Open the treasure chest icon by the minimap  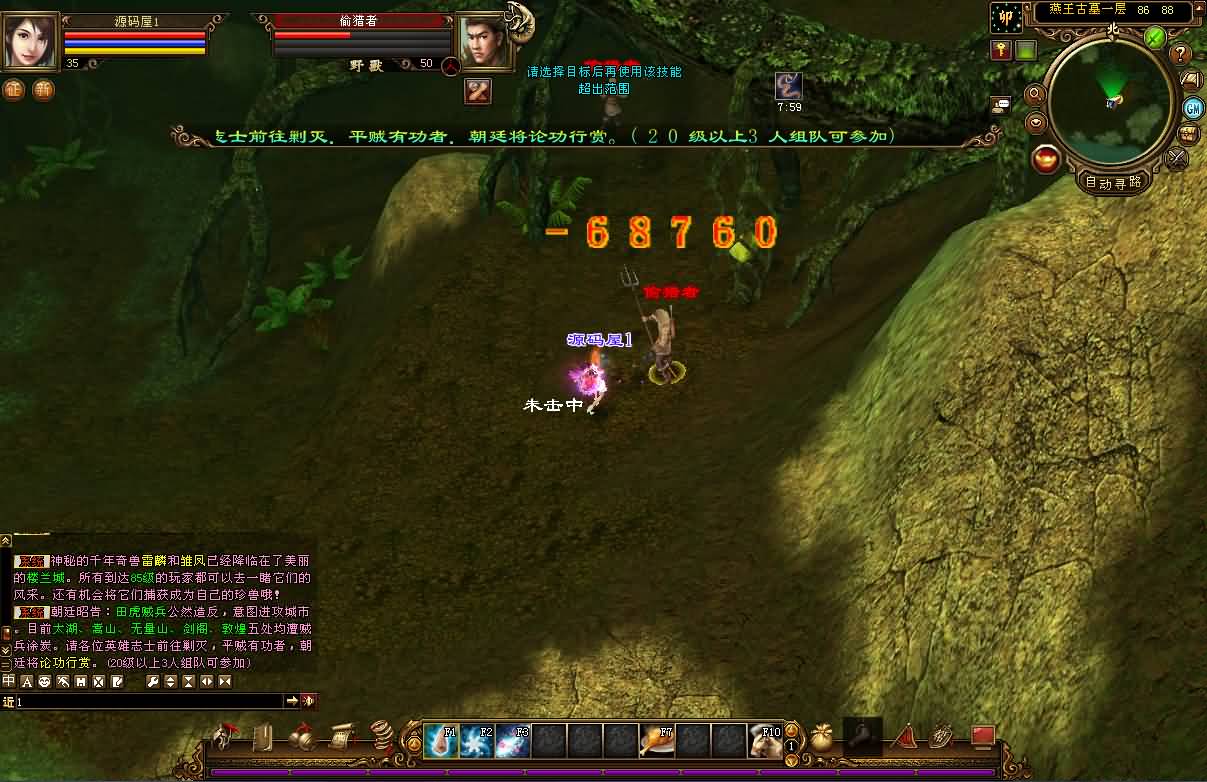click(1189, 133)
